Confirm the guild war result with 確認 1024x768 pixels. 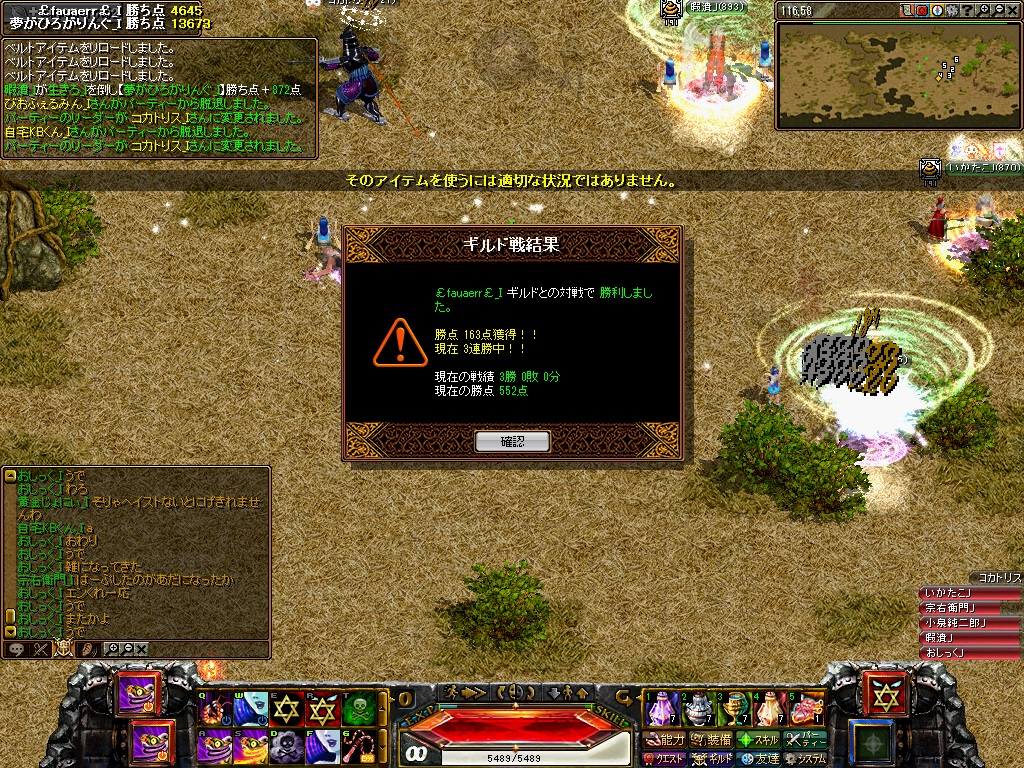tap(512, 441)
